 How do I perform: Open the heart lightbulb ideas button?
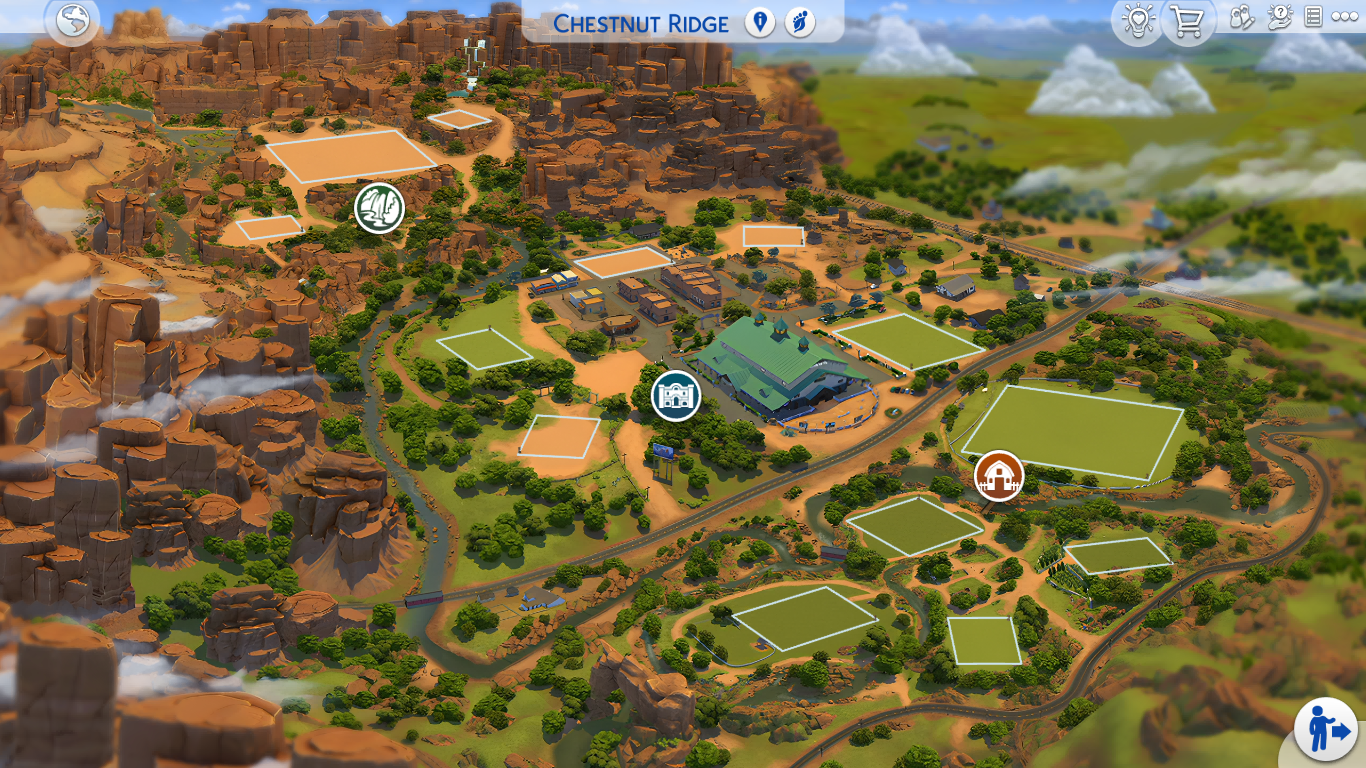[1138, 21]
